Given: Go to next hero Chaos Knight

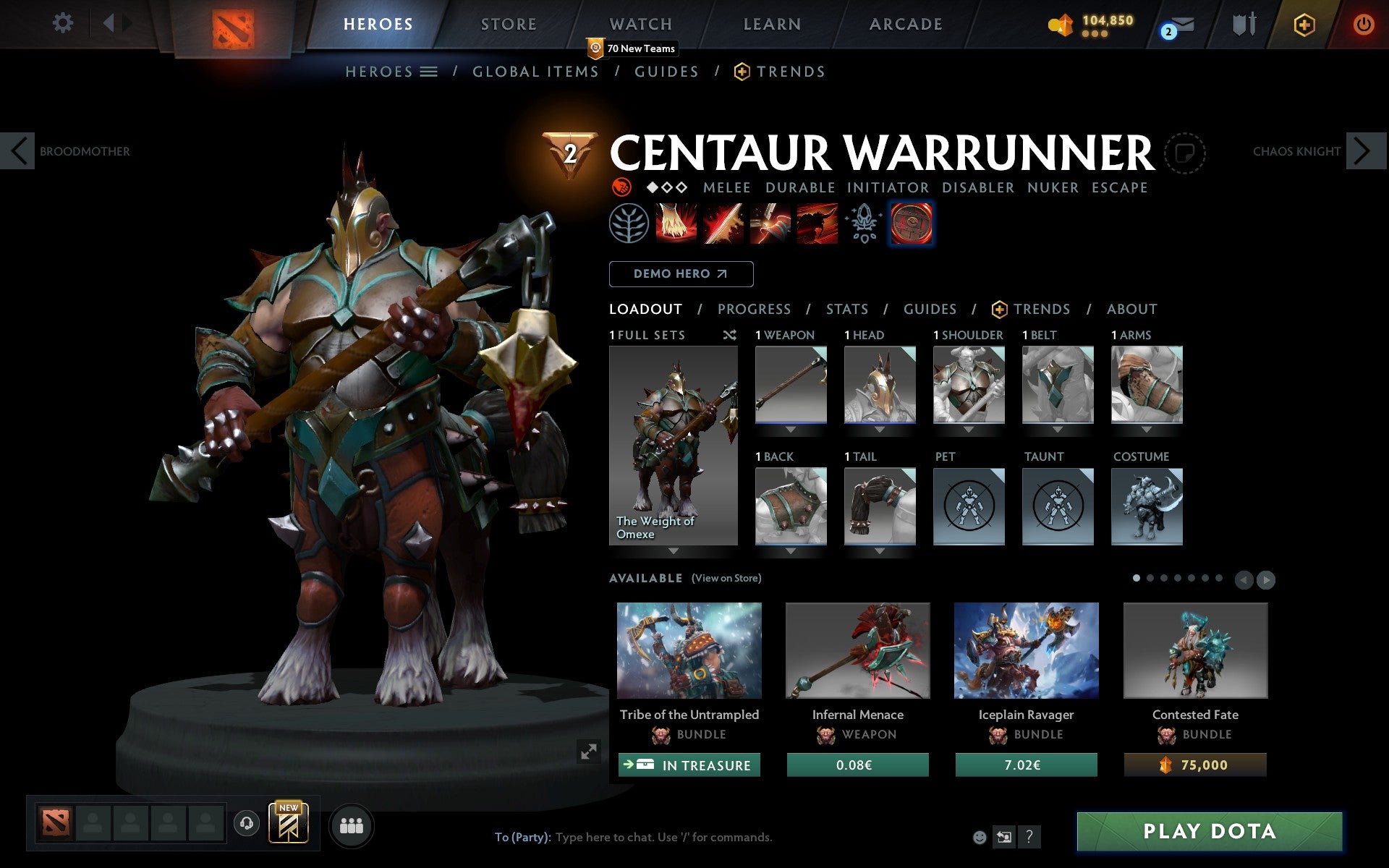Looking at the screenshot, I should coord(1364,151).
